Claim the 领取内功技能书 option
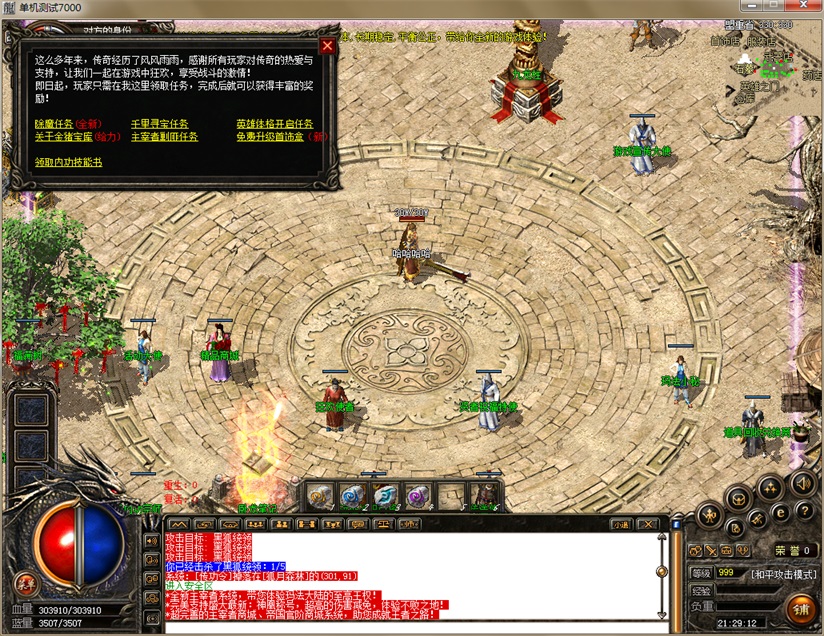This screenshot has height=636, width=824. click(x=68, y=161)
